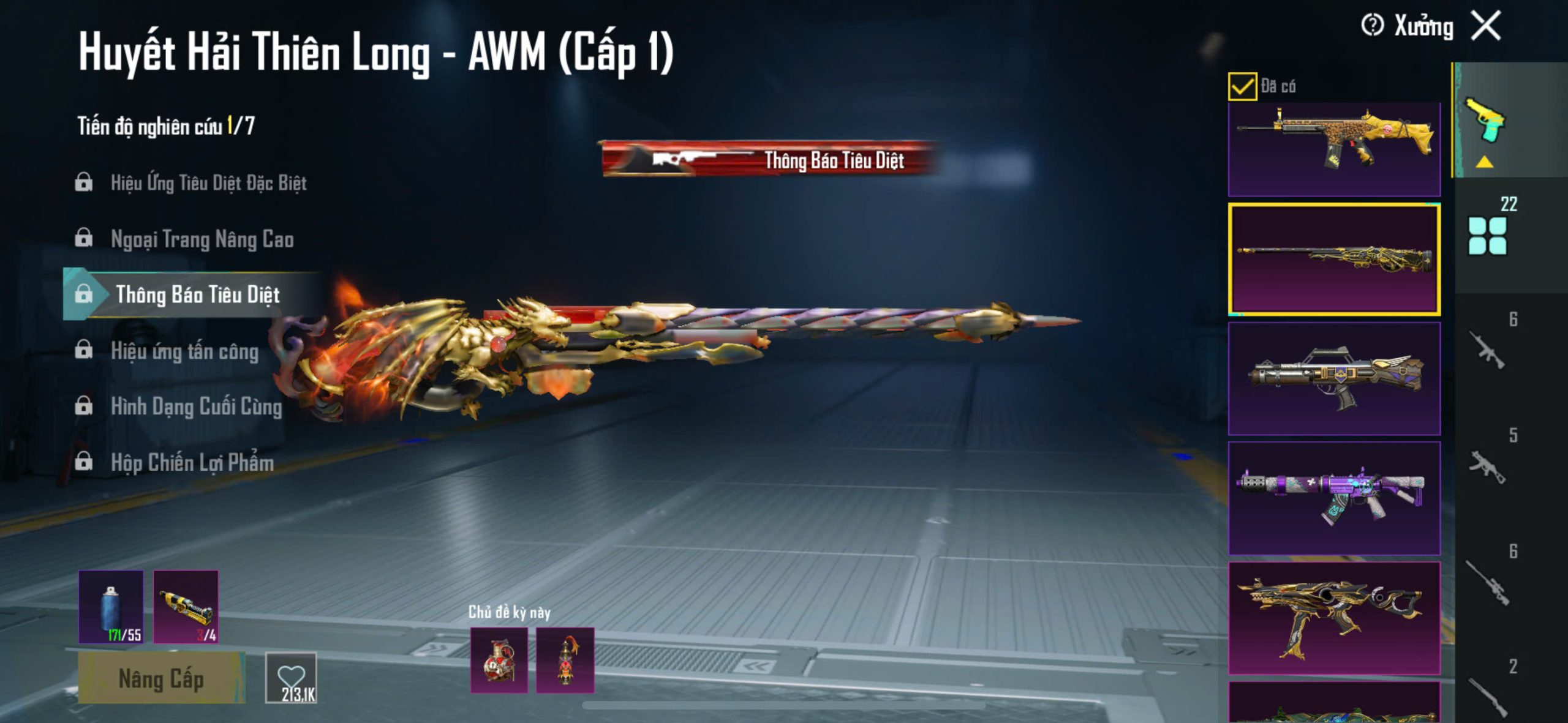
Task: Show the Hiệu ứng tấn công entry
Action: (x=184, y=351)
